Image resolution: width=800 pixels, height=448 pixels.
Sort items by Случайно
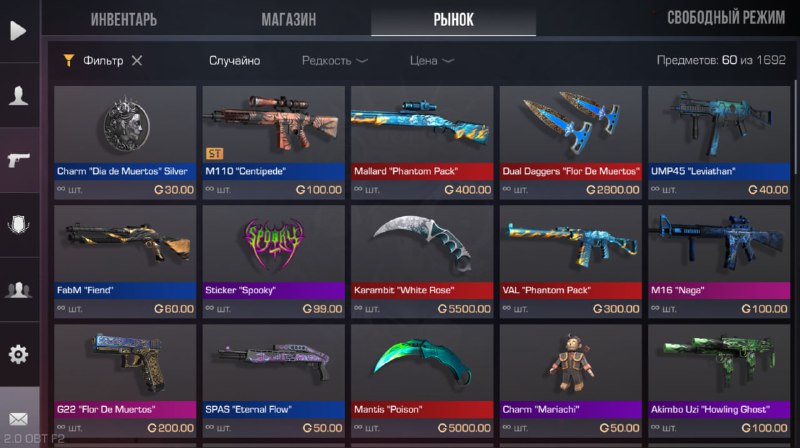click(234, 61)
